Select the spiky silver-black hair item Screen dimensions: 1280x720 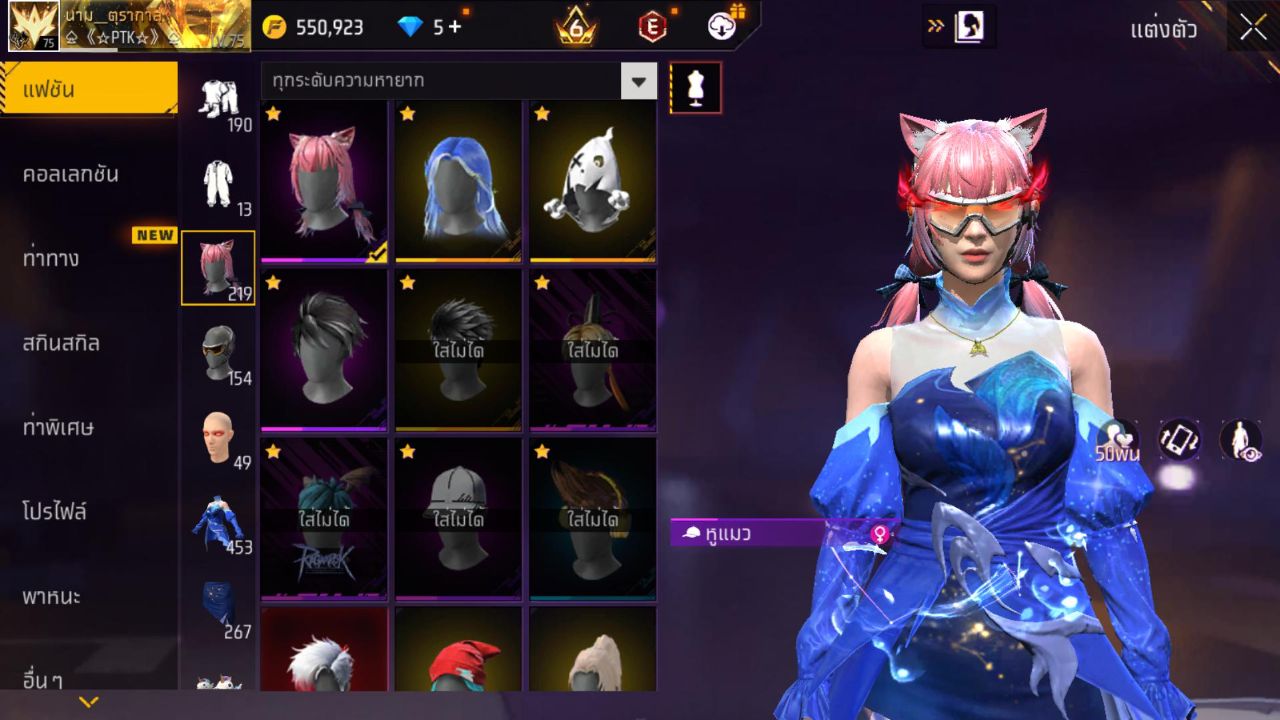point(324,349)
